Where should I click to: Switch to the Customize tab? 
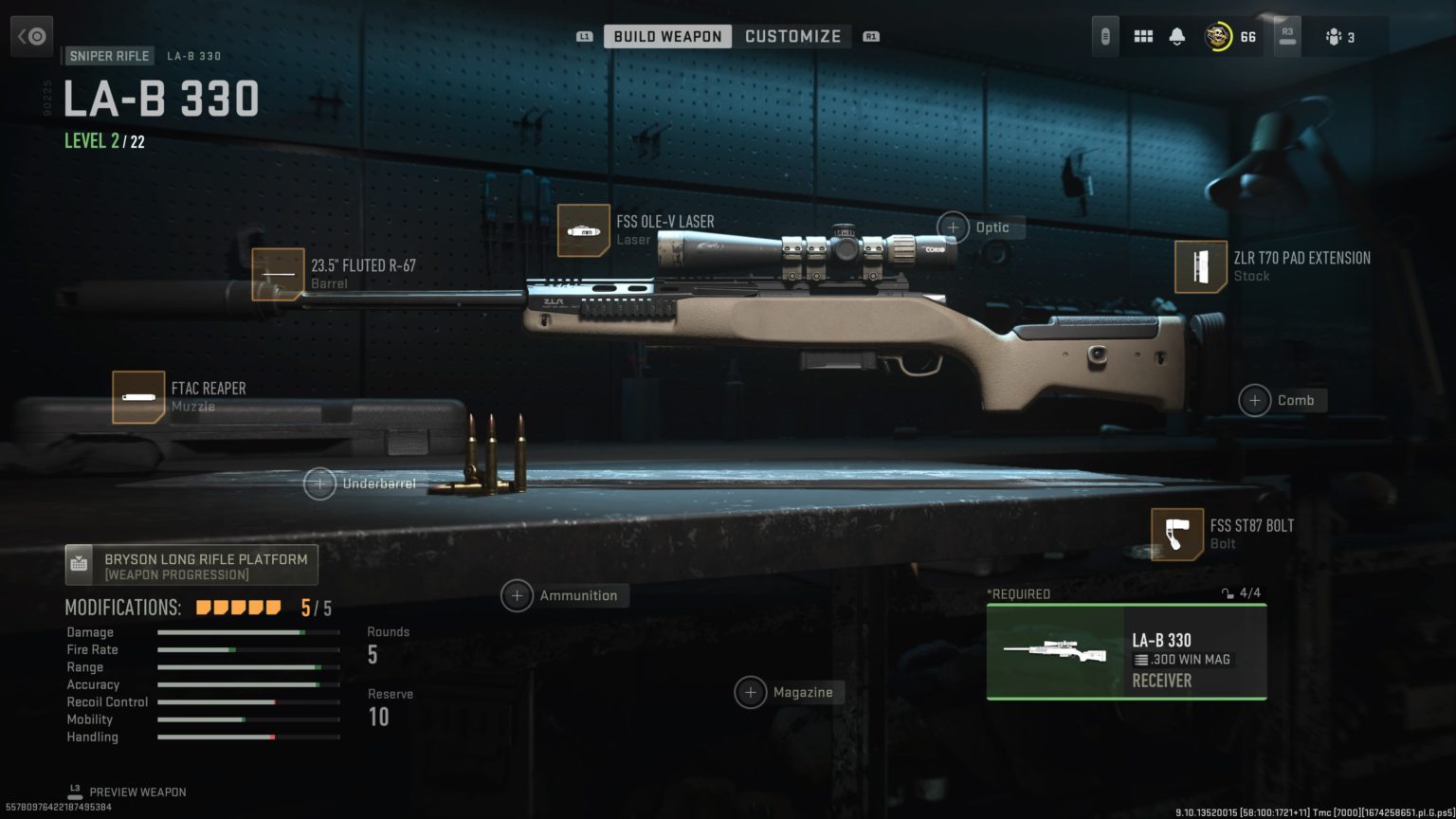793,35
